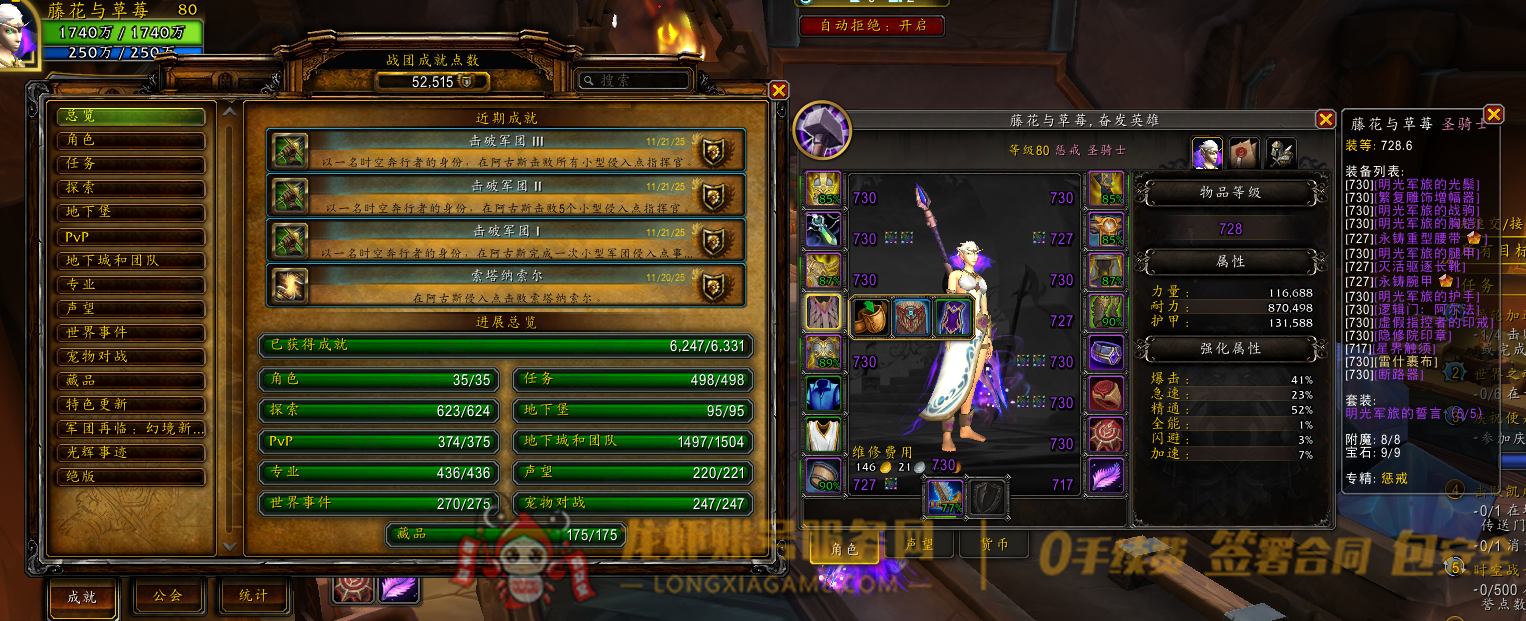Switch to the 公会 tab

(167, 596)
